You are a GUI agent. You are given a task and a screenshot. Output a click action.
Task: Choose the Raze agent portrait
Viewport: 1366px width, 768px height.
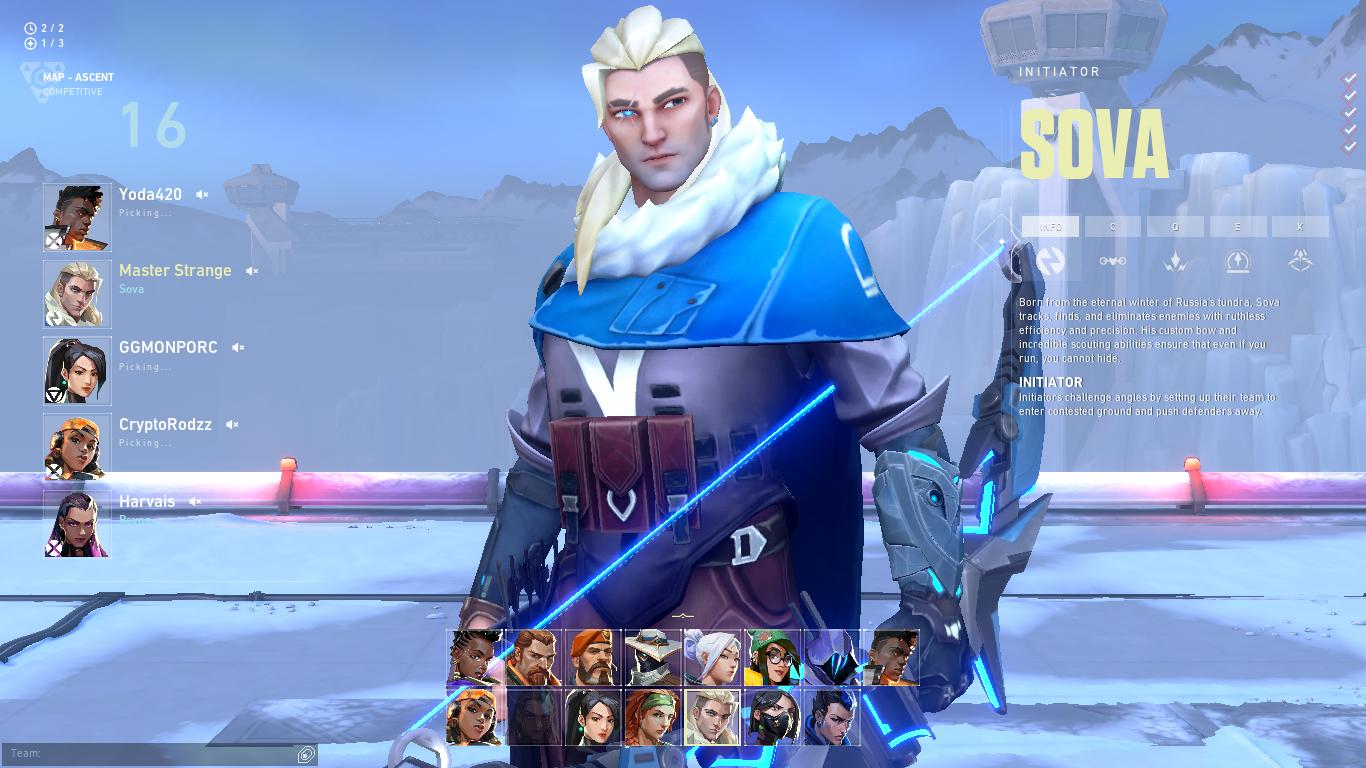pos(475,717)
